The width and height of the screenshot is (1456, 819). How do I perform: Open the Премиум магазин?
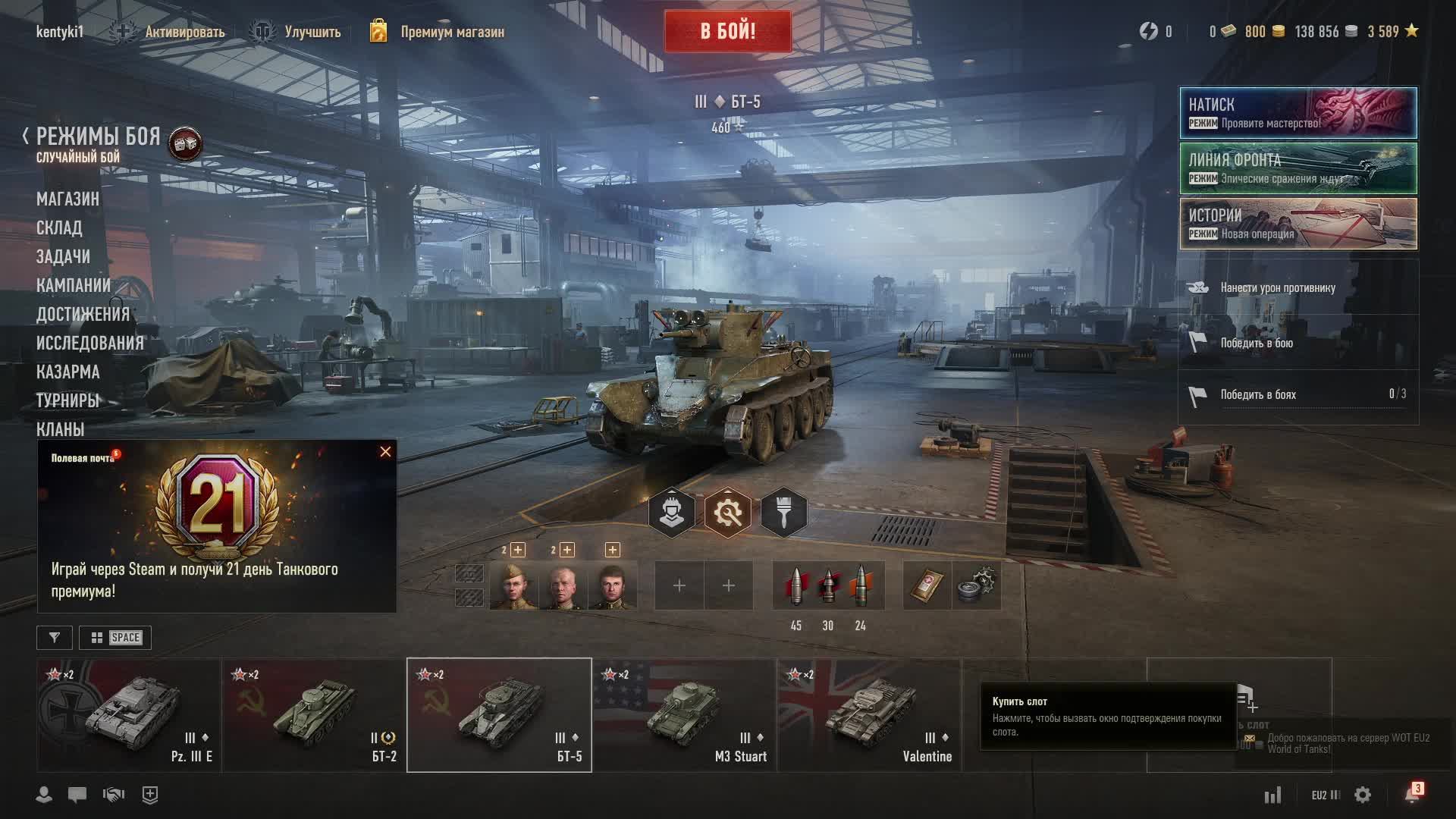coord(451,32)
